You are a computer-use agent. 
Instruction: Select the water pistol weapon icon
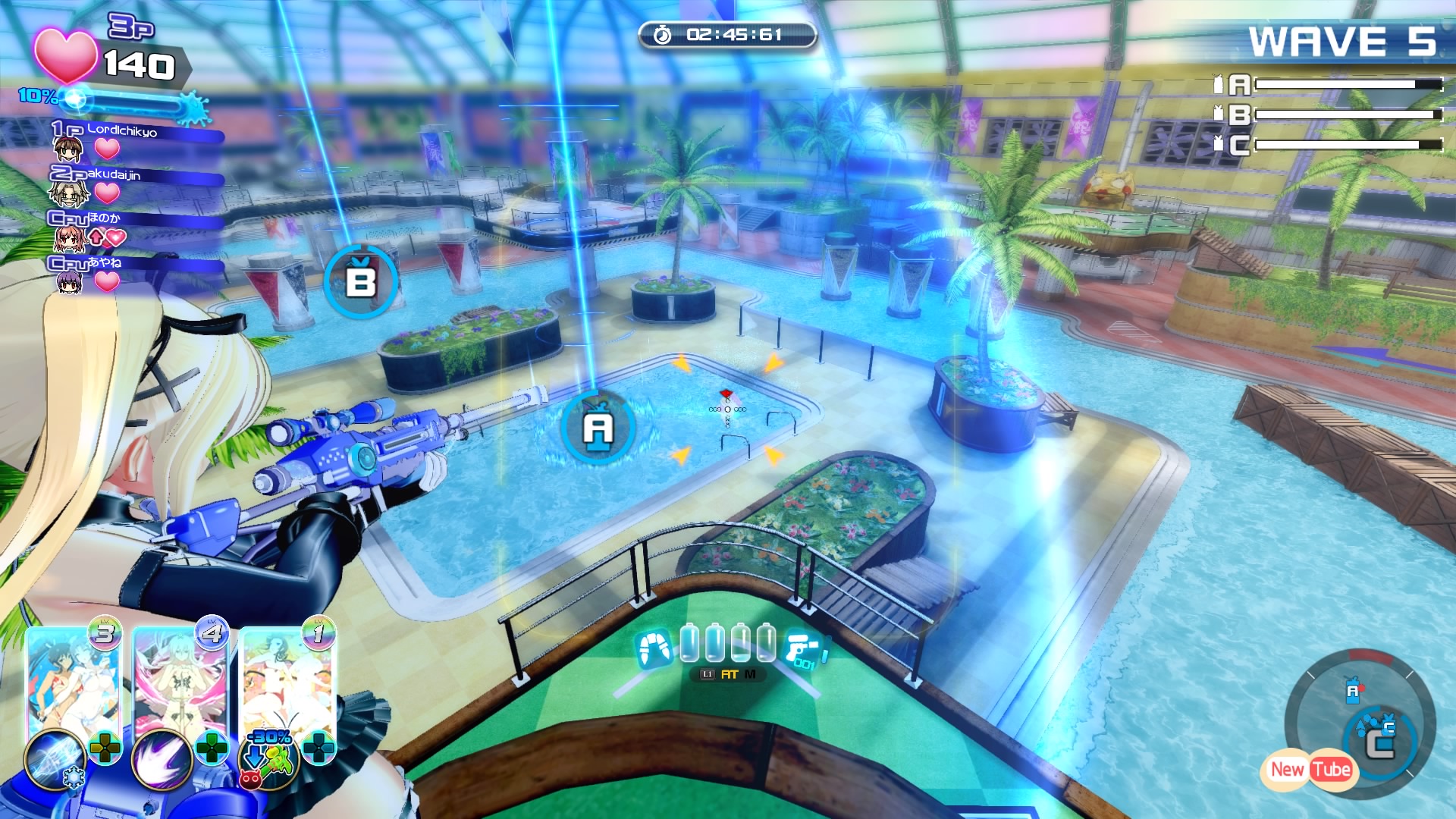804,649
